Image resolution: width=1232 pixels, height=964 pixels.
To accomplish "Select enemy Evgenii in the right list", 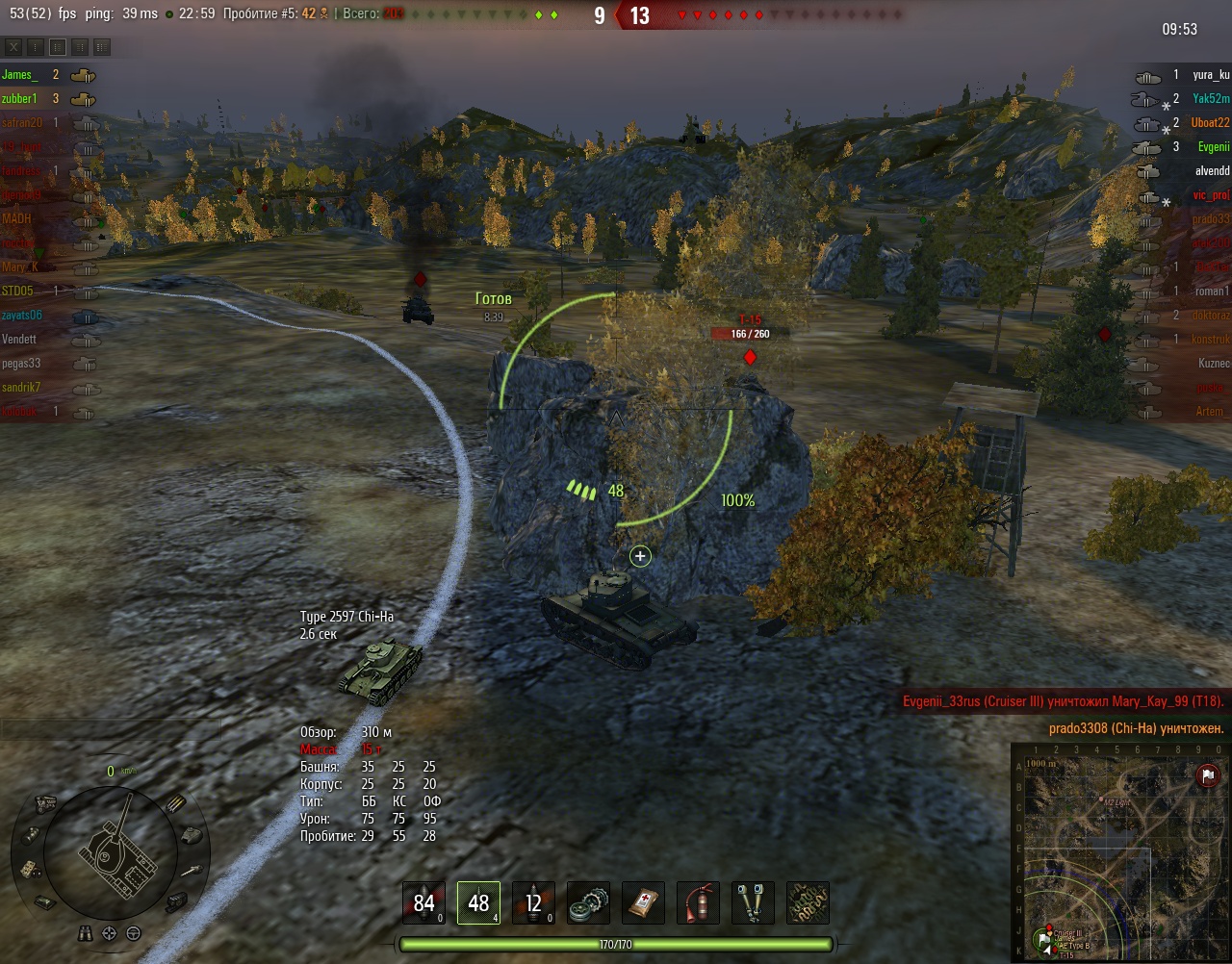I will point(1213,146).
